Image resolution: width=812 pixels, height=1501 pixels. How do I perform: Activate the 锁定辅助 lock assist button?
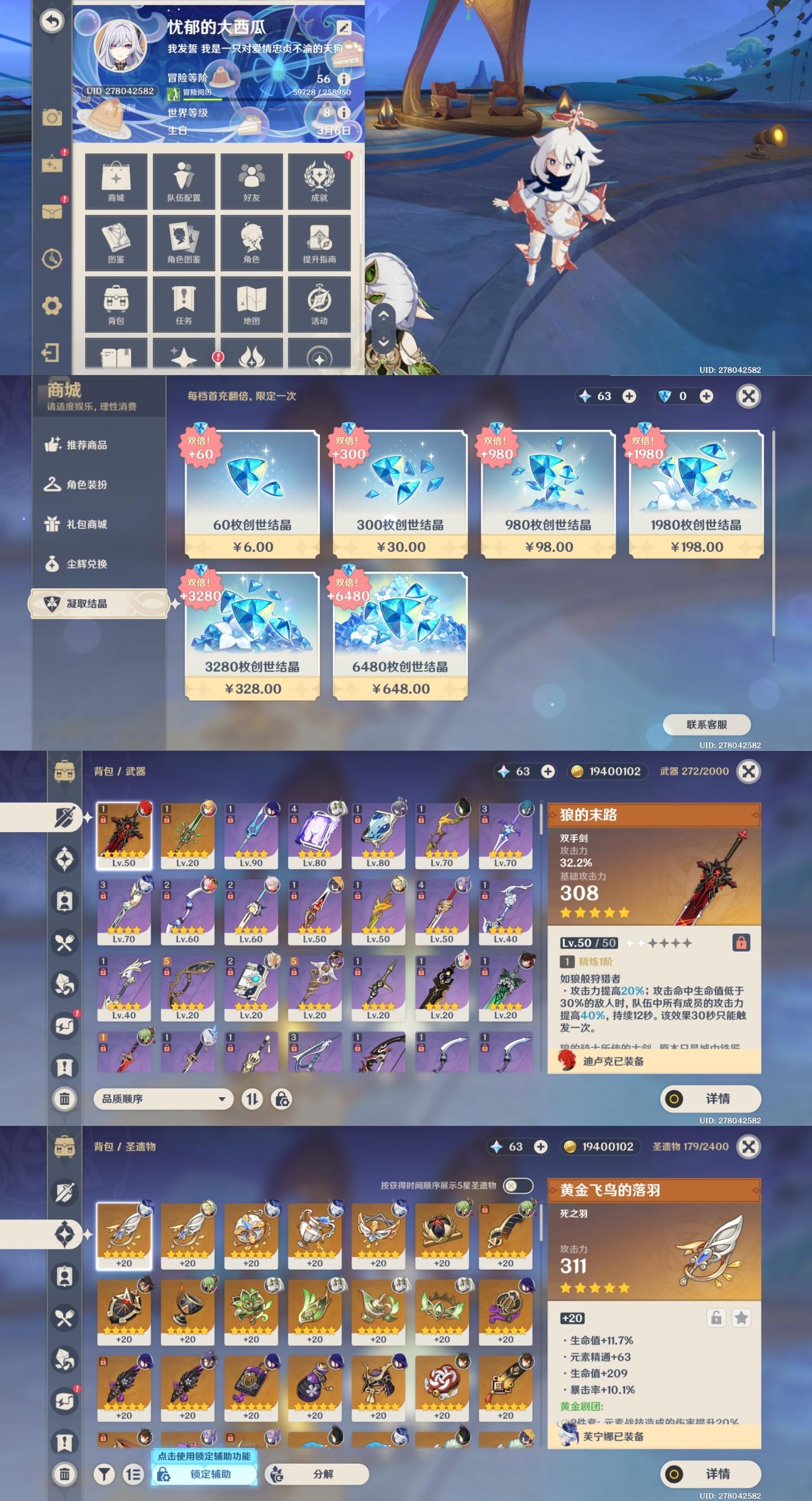205,1473
